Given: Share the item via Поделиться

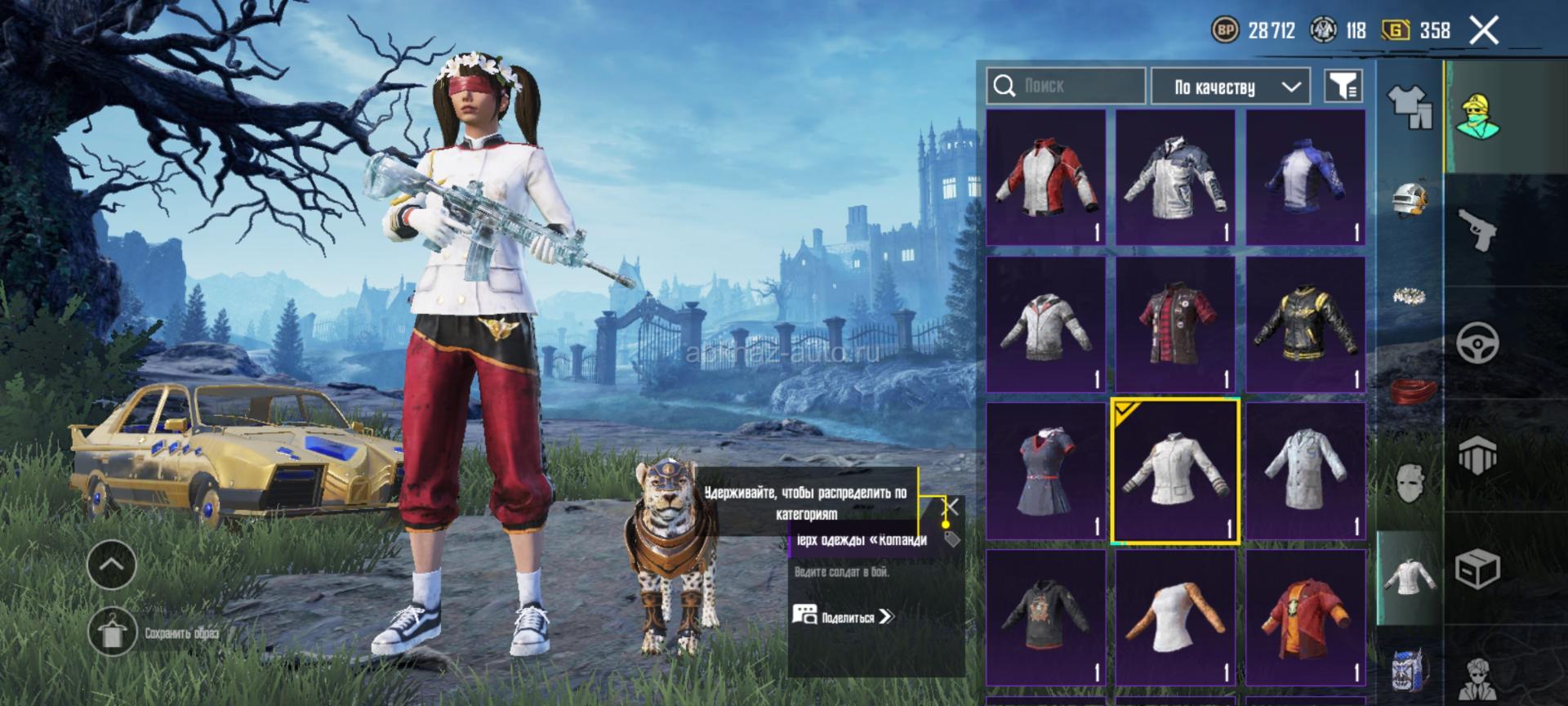Looking at the screenshot, I should 845,617.
